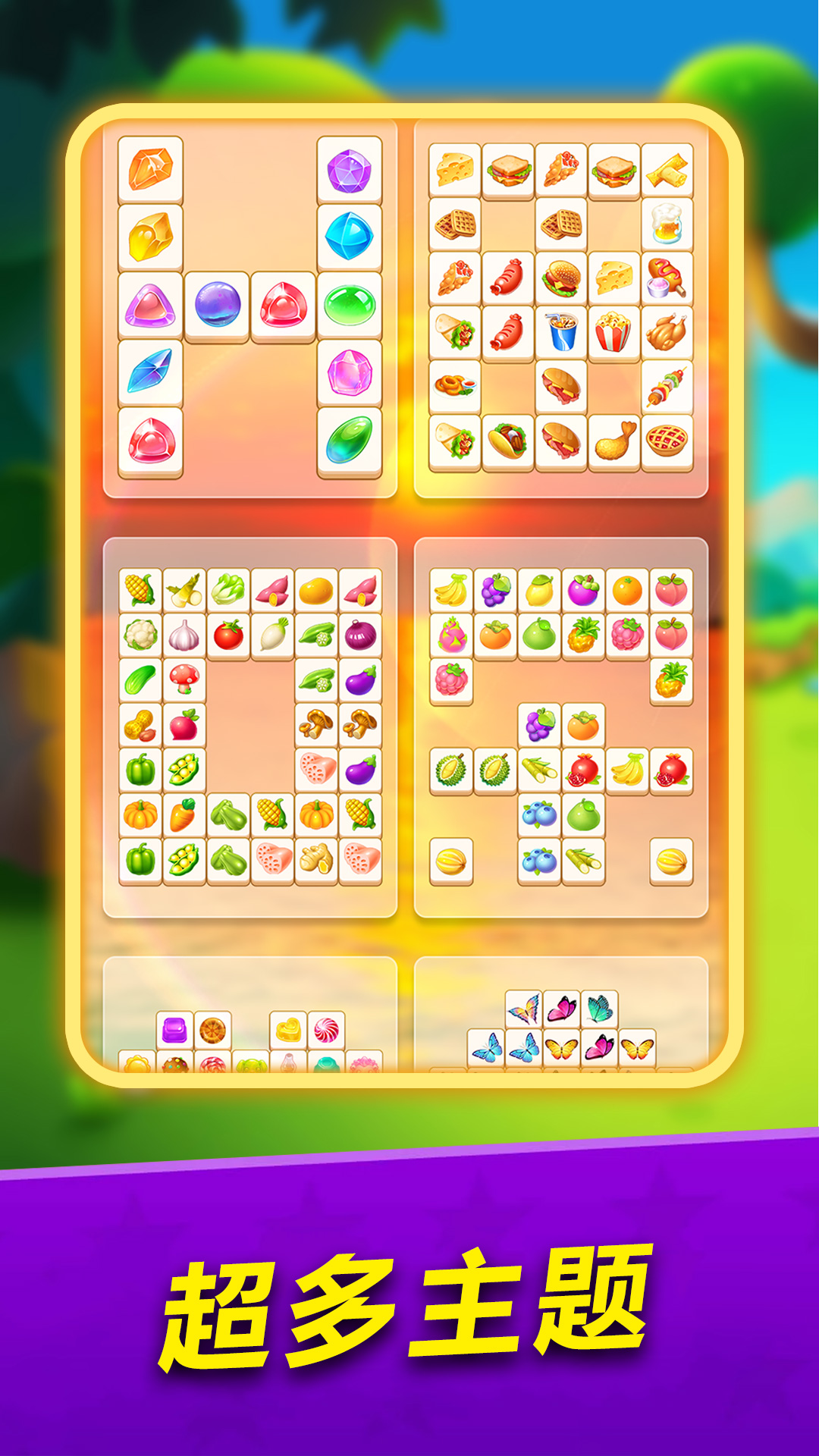Select the beer mug tile

coord(667,224)
